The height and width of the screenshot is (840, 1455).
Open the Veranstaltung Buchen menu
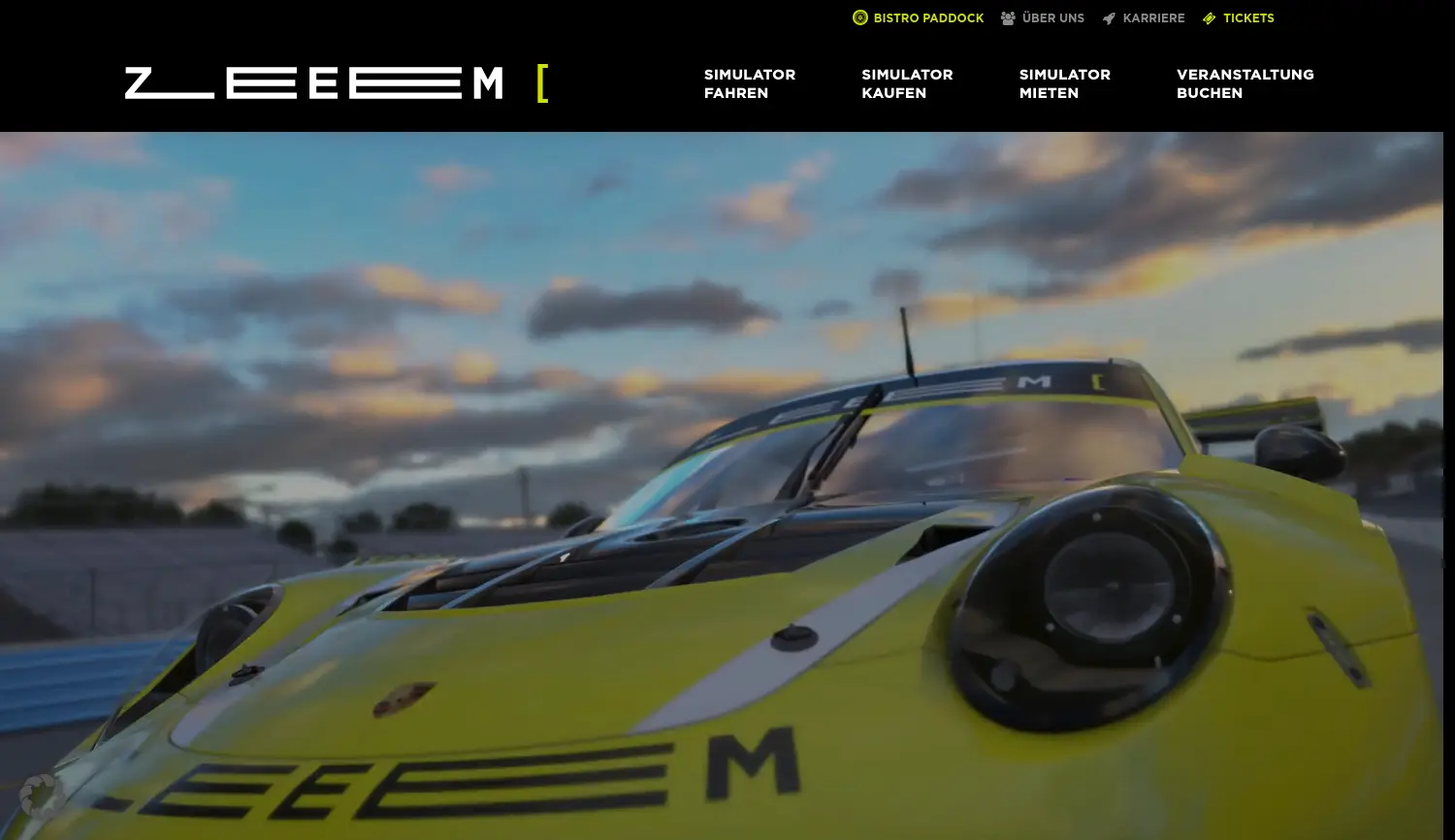click(x=1245, y=83)
